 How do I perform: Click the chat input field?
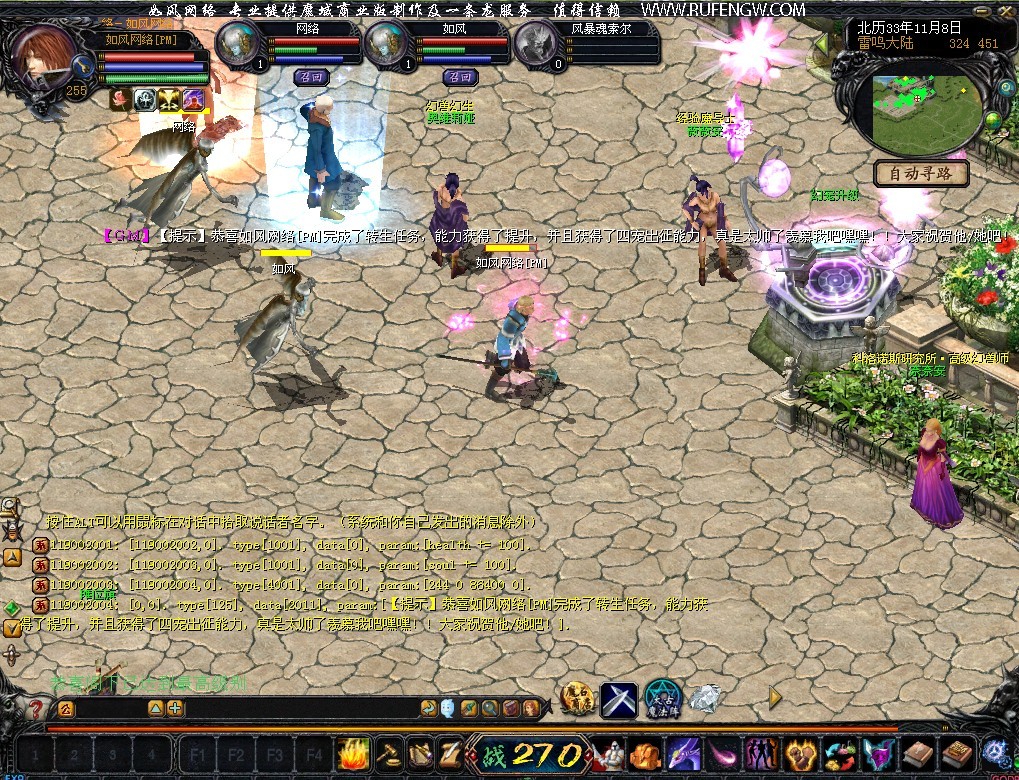point(250,709)
